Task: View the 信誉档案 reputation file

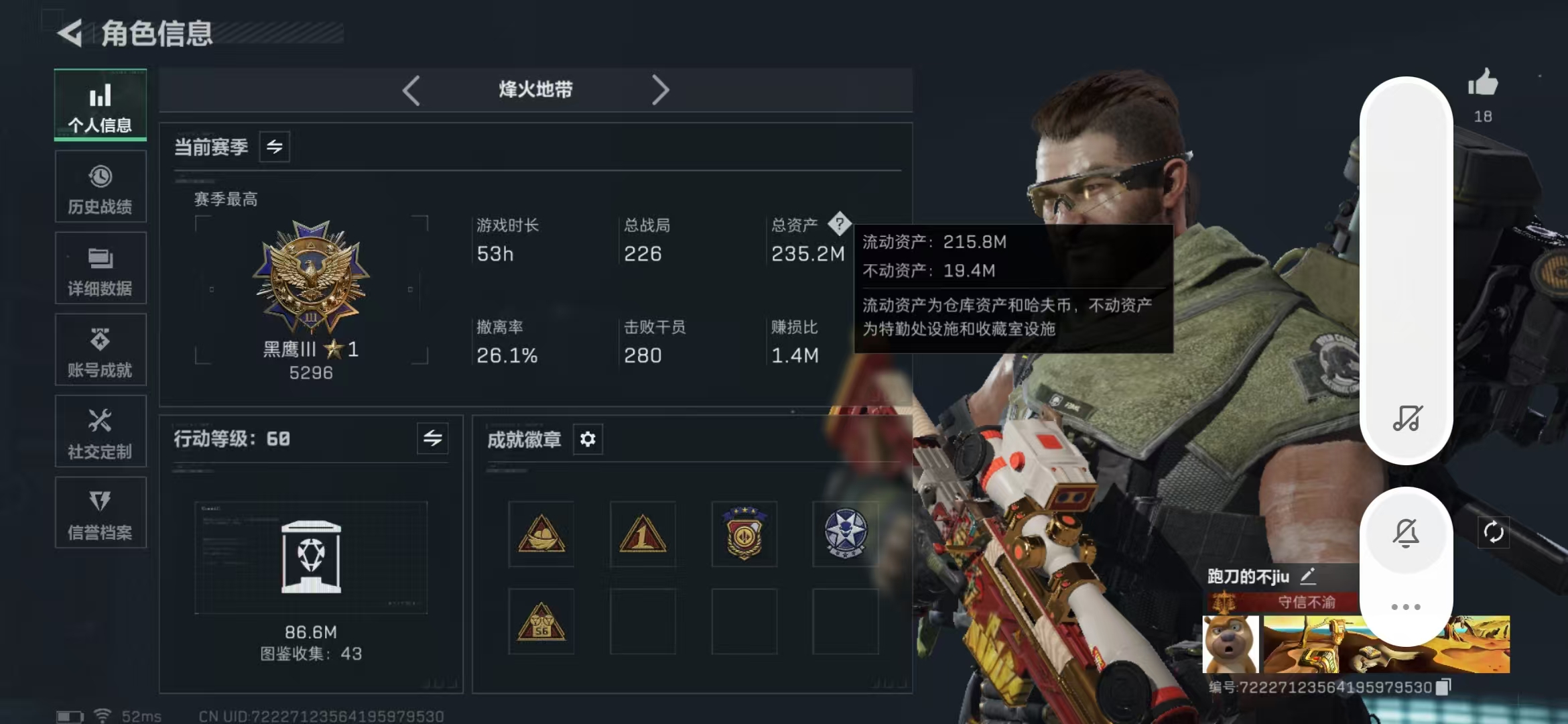Action: [x=100, y=513]
